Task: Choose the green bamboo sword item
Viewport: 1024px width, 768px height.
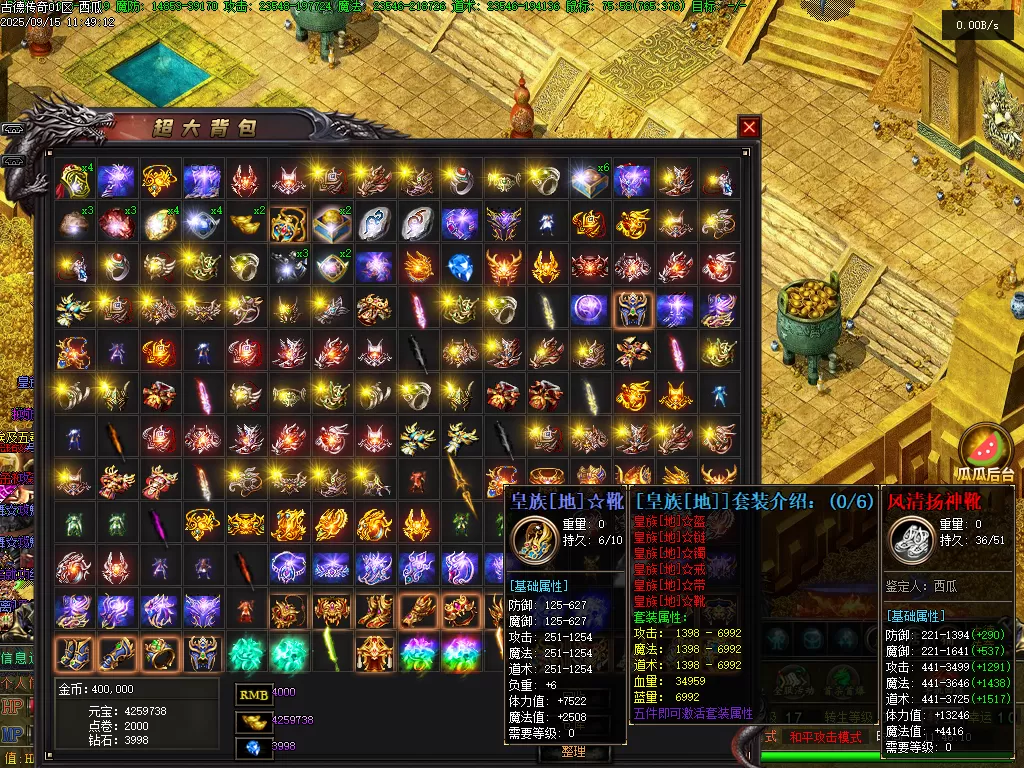Action: point(332,653)
